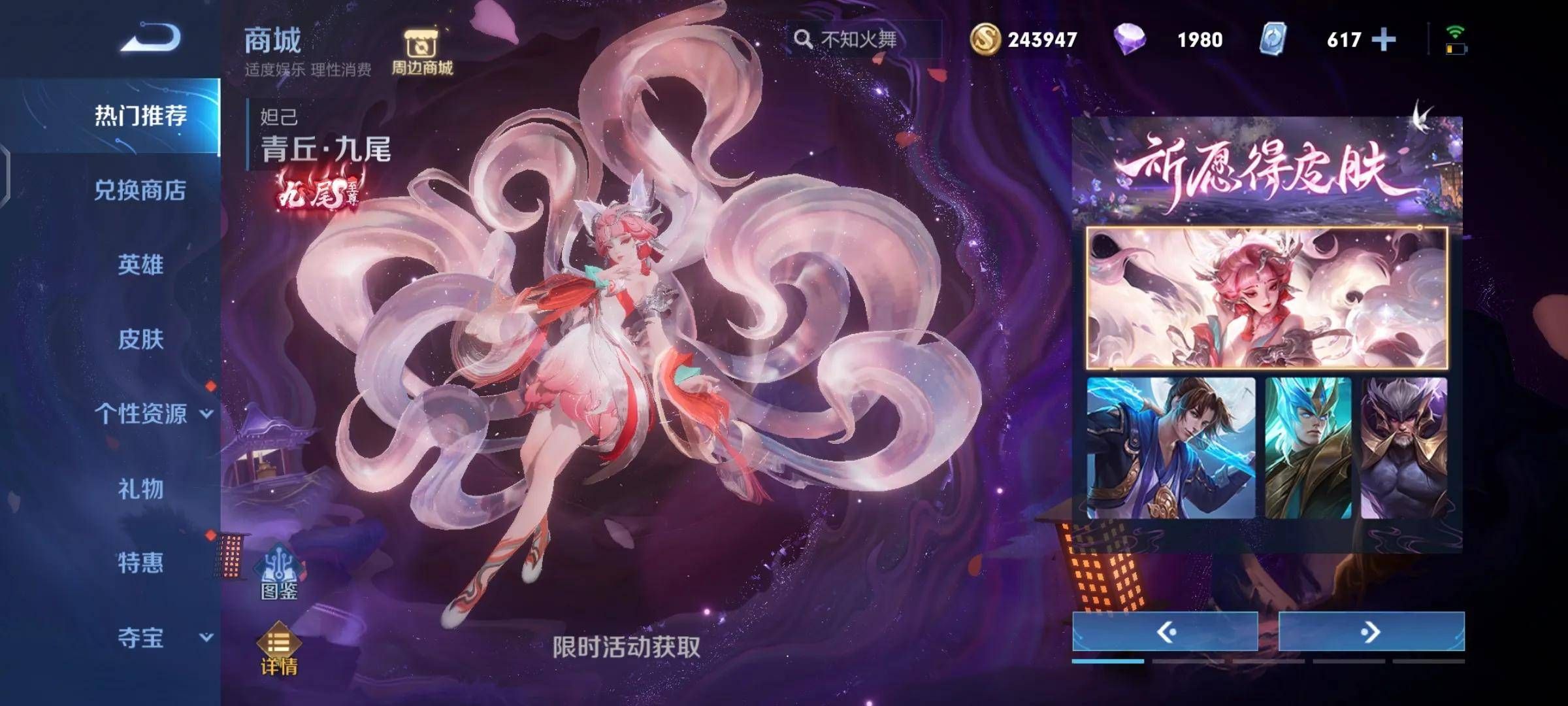
Task: Switch to the 皮肤 tab
Action: tap(139, 339)
